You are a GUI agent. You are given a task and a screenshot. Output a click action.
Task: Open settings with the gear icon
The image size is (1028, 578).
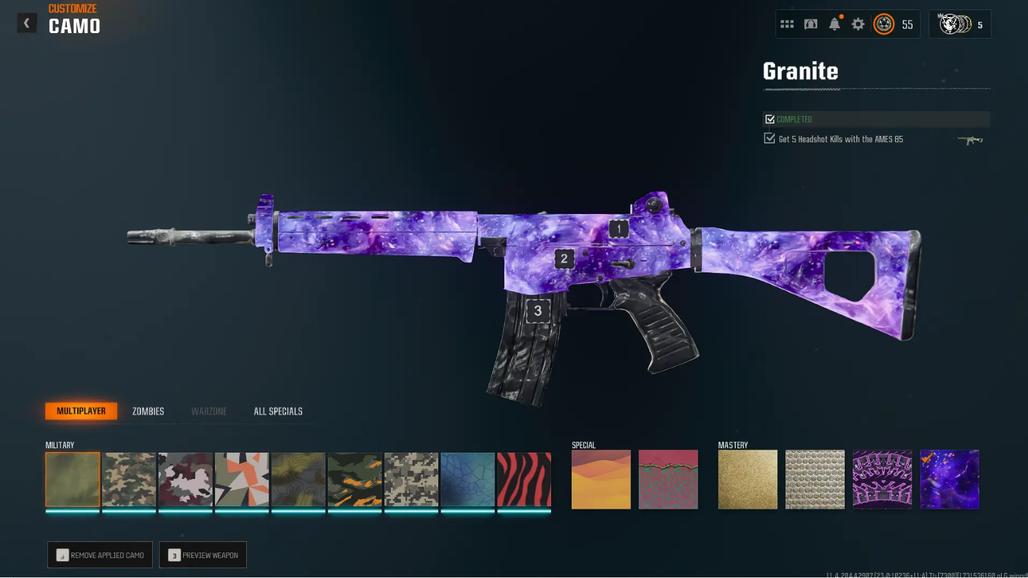(858, 24)
